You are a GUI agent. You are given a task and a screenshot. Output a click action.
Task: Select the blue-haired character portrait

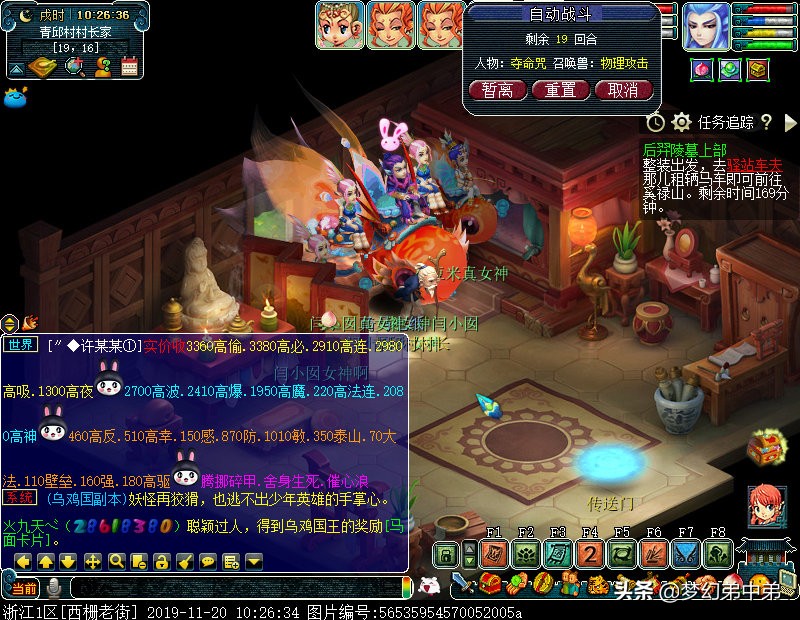point(706,27)
